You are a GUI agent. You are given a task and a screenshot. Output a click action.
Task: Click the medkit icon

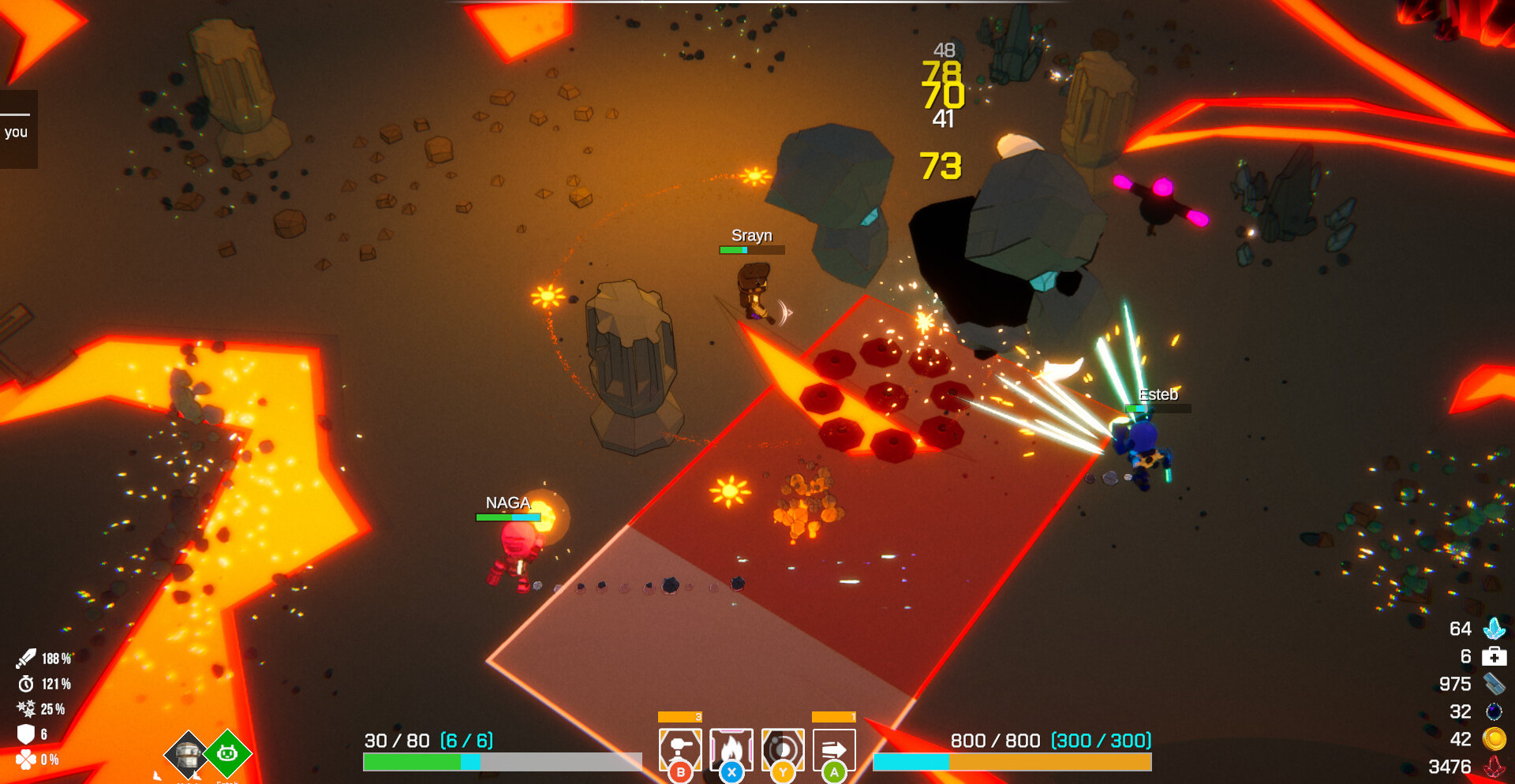(1494, 656)
